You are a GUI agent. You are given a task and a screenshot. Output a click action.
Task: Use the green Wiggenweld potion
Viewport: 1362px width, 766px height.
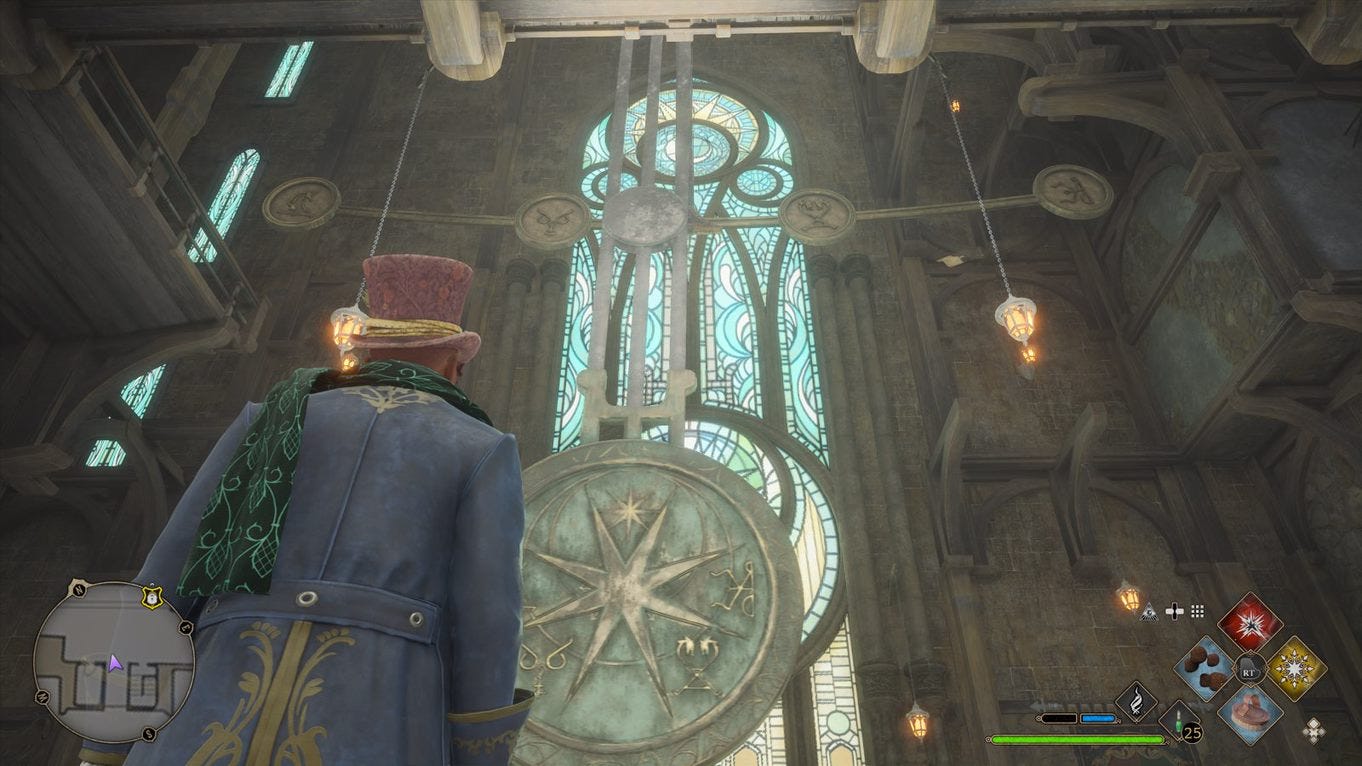point(1180,722)
